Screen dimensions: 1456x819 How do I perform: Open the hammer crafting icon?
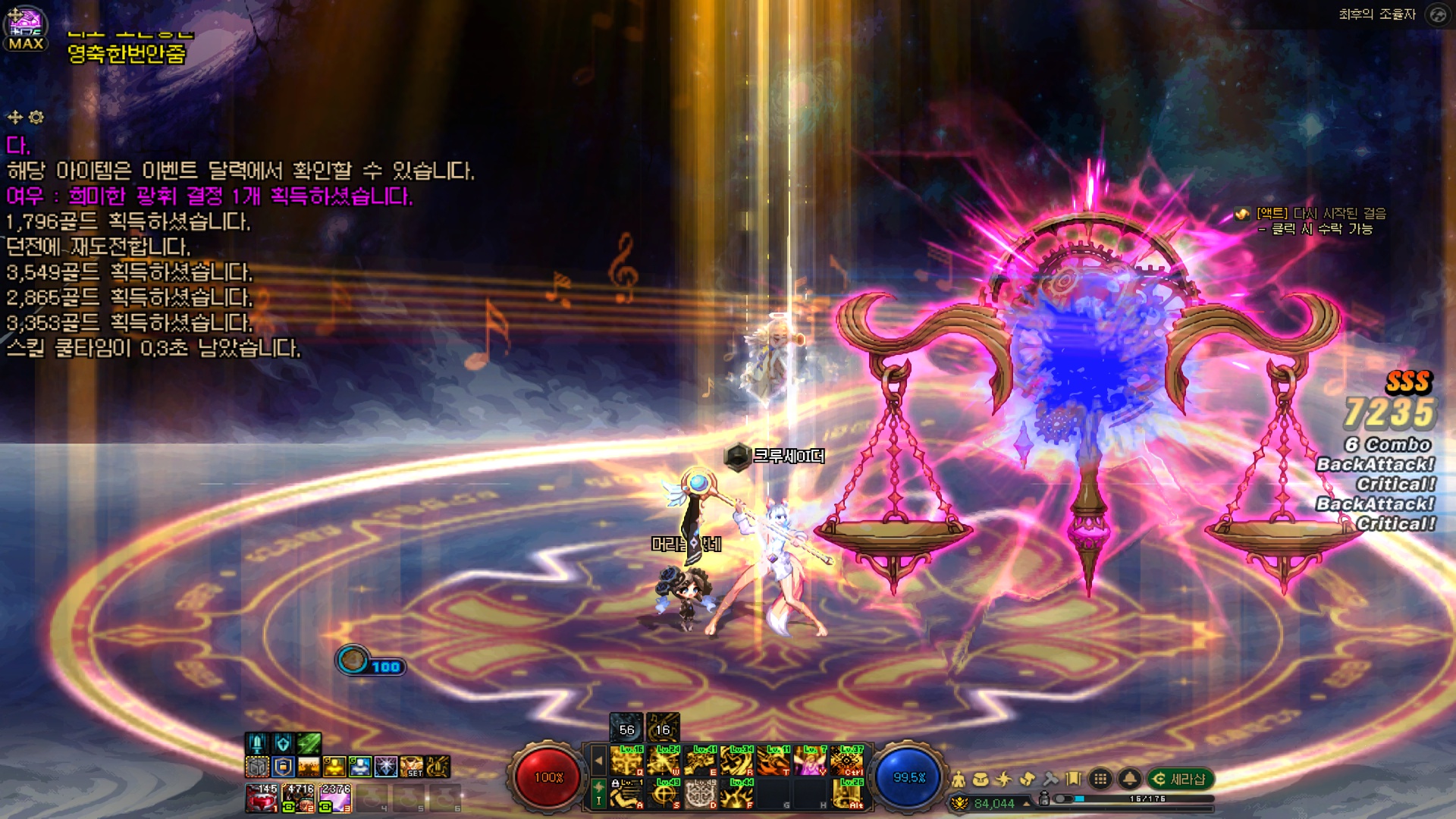point(1050,779)
